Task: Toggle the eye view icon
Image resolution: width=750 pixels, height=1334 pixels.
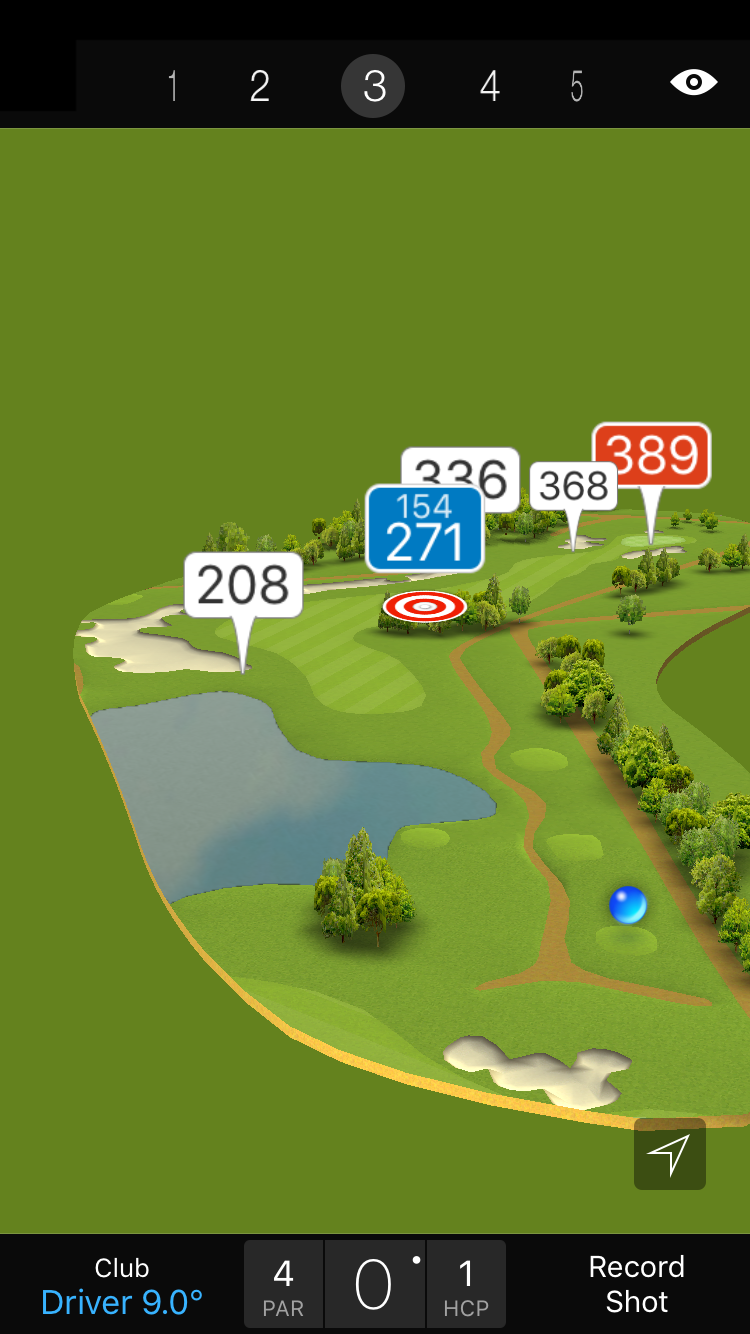Action: 693,82
